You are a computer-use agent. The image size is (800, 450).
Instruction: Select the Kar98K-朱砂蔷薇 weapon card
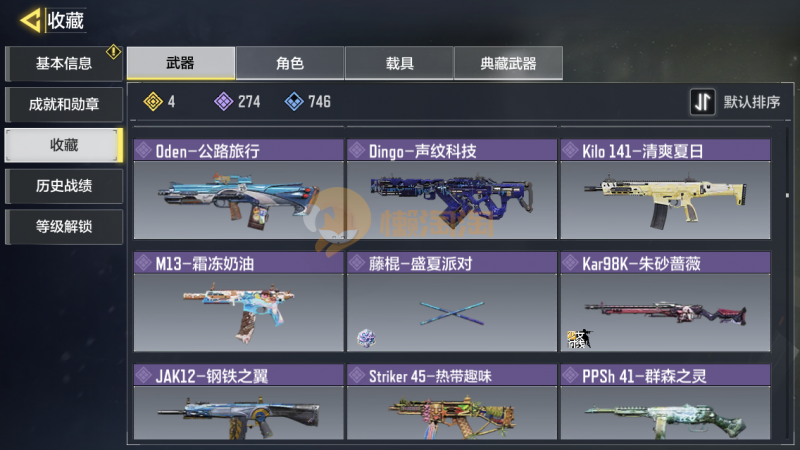[664, 301]
